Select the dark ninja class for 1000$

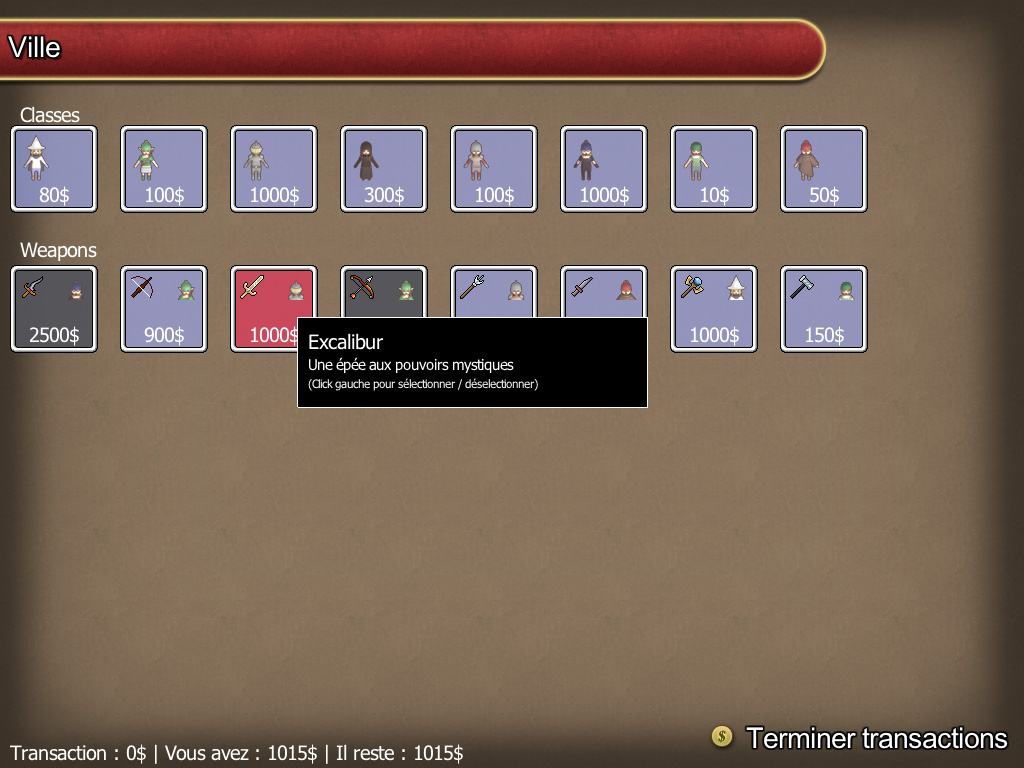[x=604, y=168]
